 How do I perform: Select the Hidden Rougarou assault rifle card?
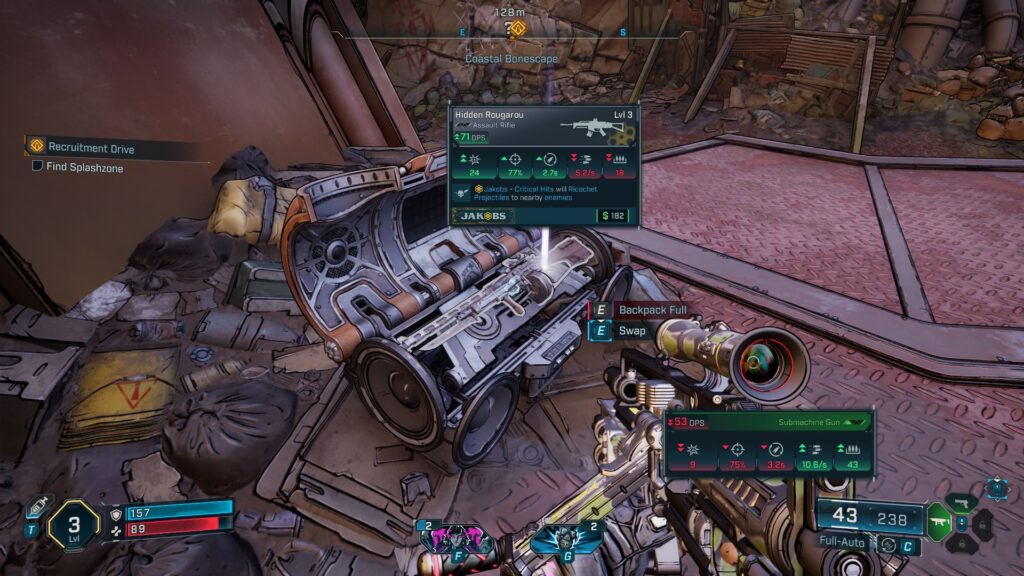[x=543, y=165]
